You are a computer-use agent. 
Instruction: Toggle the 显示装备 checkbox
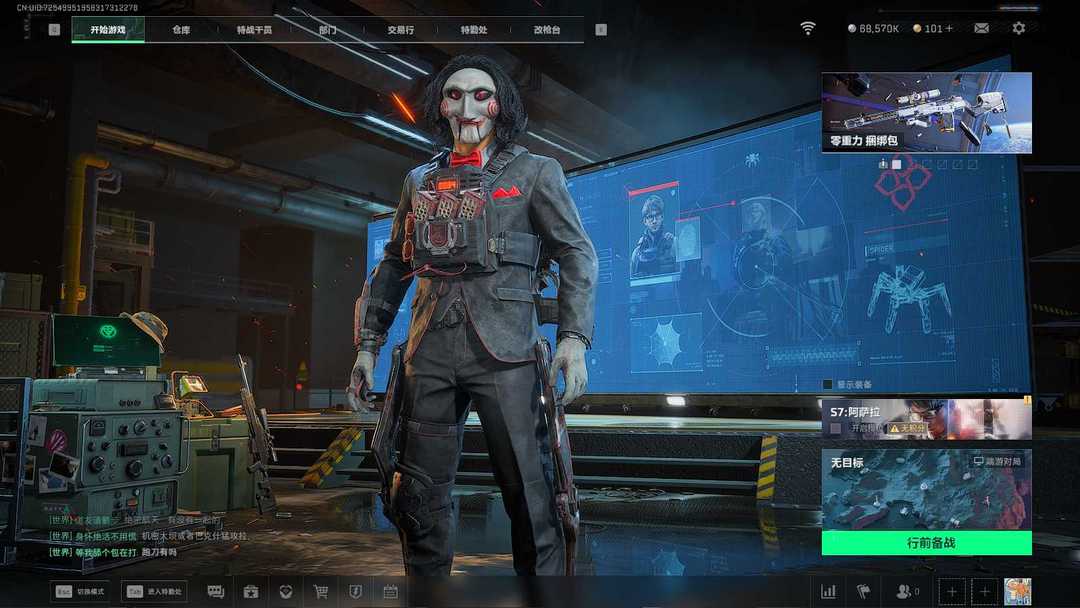coord(828,384)
